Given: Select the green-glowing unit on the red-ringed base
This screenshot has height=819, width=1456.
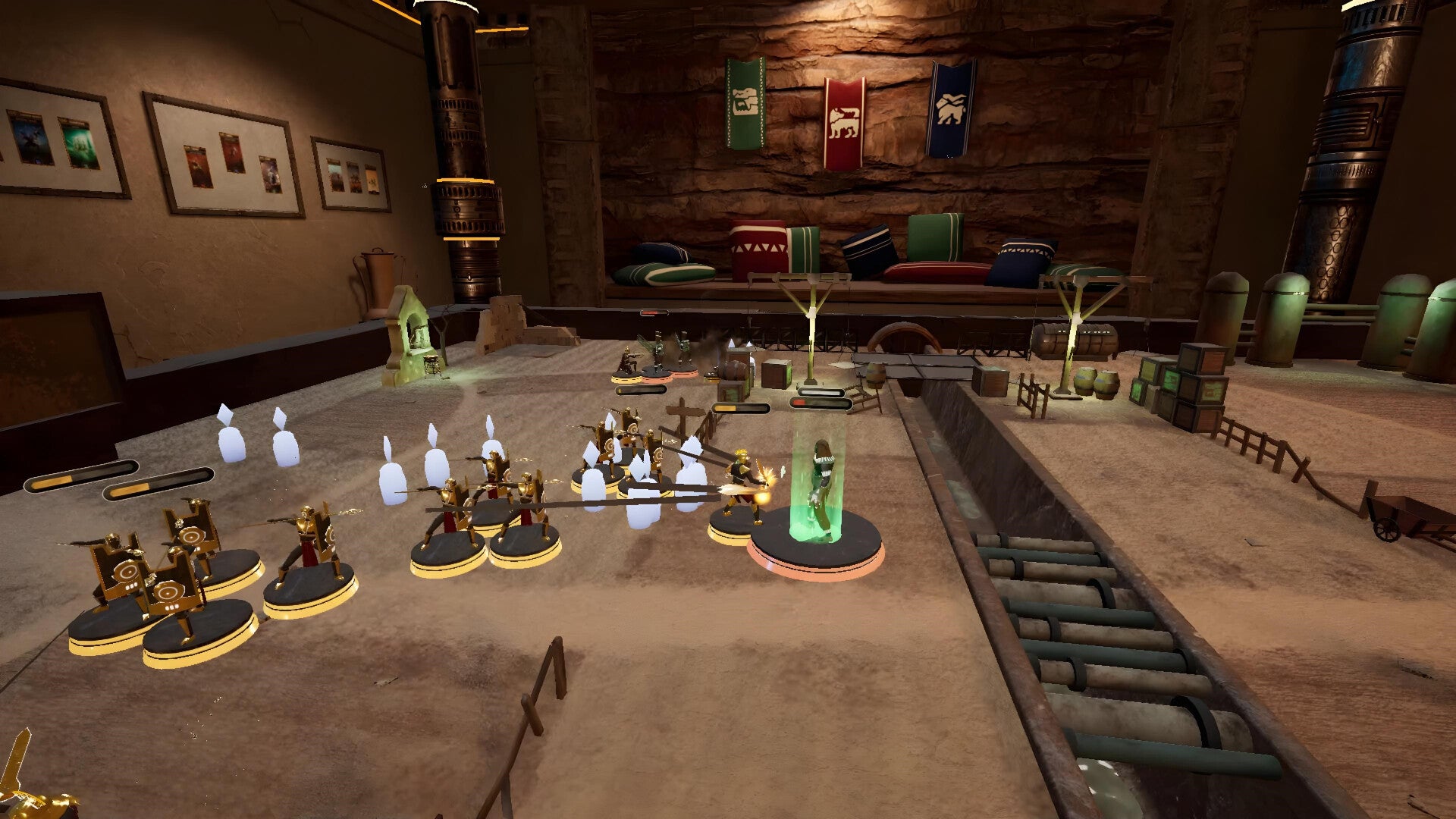Looking at the screenshot, I should (x=817, y=493).
